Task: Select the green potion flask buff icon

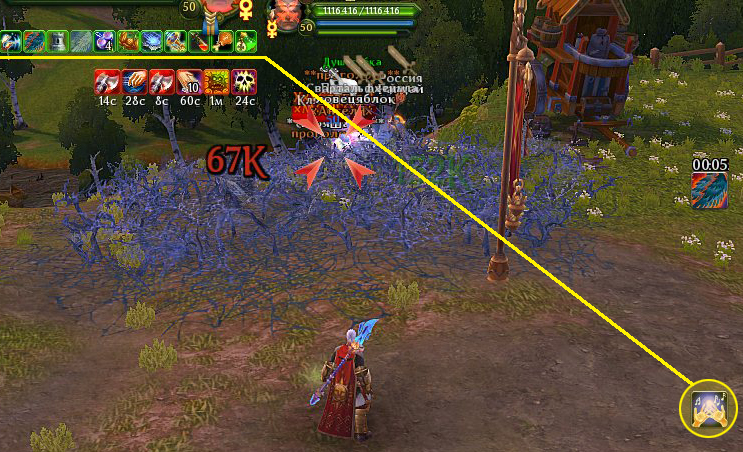Action: (246, 41)
